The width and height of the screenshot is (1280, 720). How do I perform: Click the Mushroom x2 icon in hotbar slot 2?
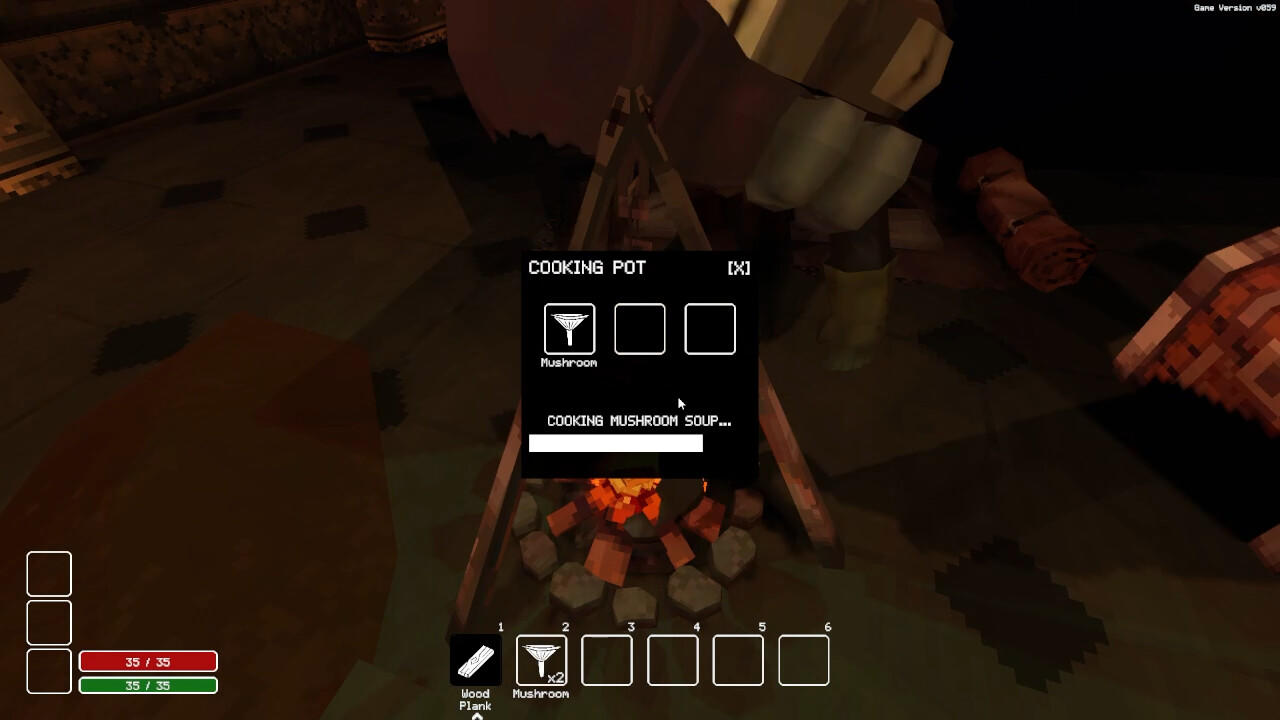(540, 657)
